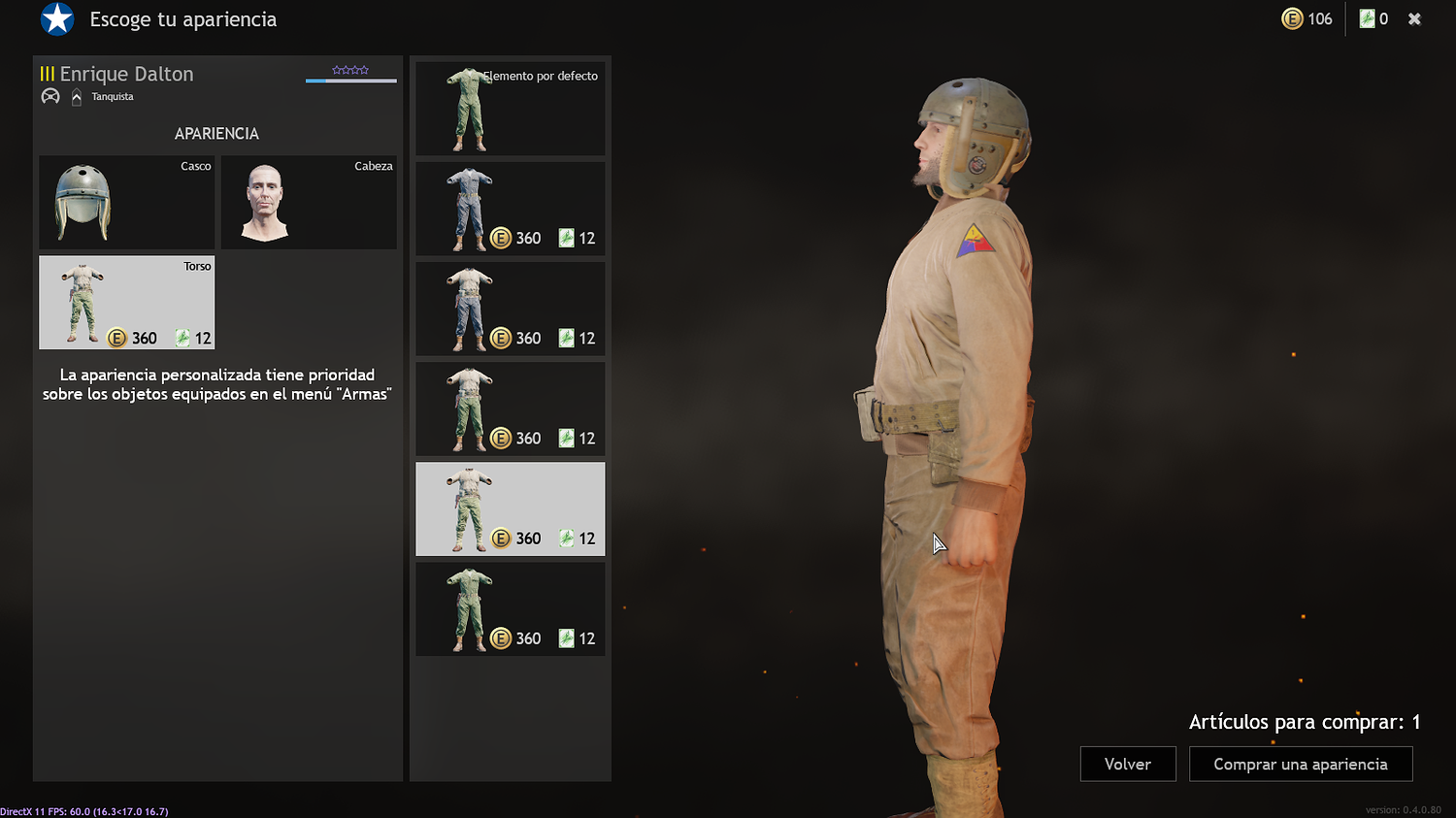Screen dimensions: 1456x818
Task: Click the Tanquista class label
Action: (113, 96)
